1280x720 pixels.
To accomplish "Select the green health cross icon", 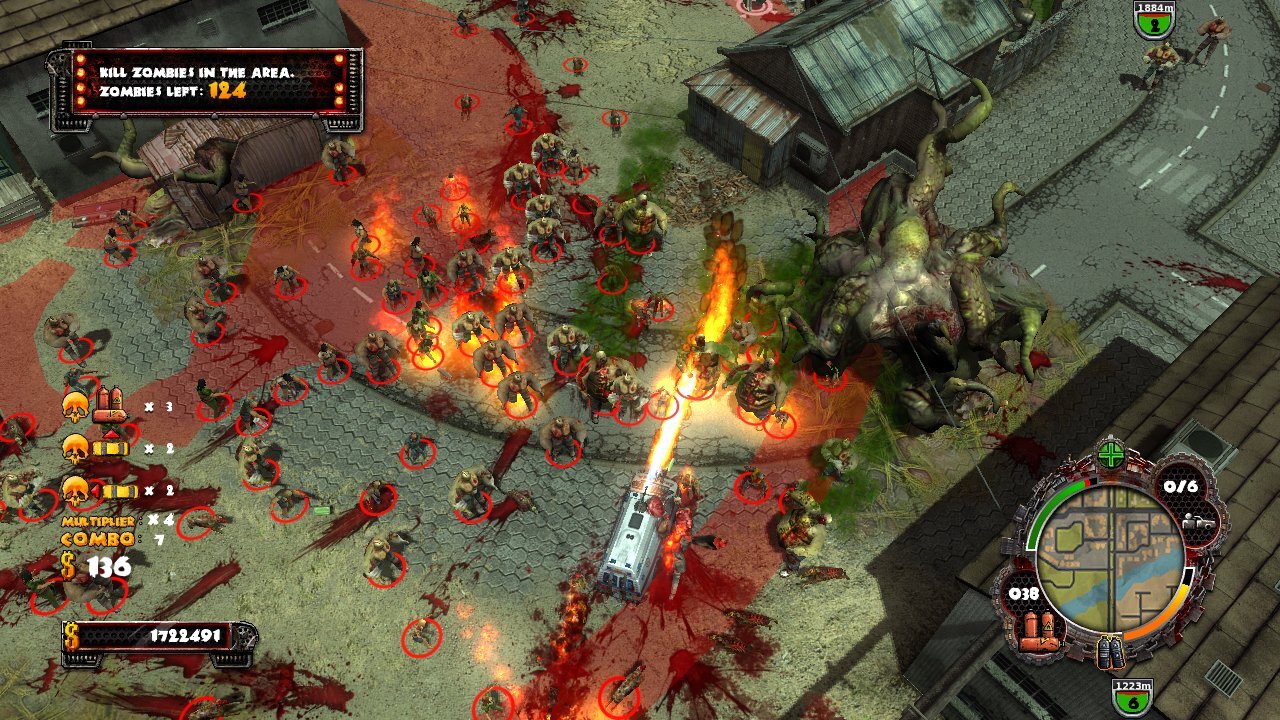I will [x=1111, y=456].
